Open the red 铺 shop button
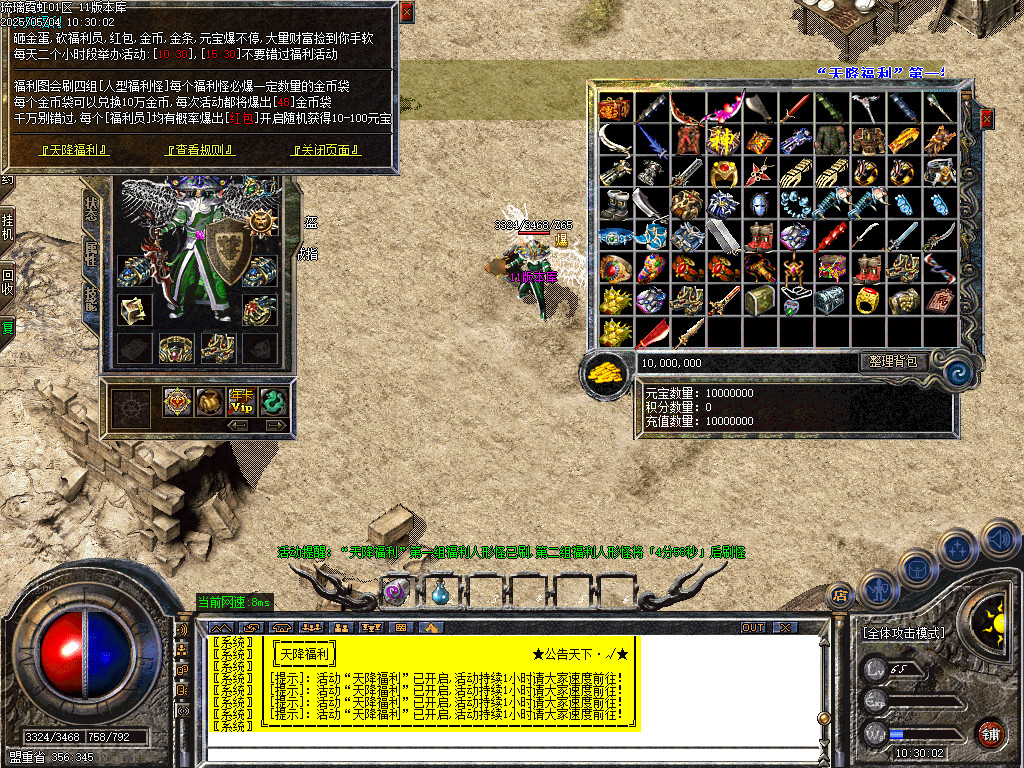This screenshot has height=768, width=1024. (x=990, y=733)
